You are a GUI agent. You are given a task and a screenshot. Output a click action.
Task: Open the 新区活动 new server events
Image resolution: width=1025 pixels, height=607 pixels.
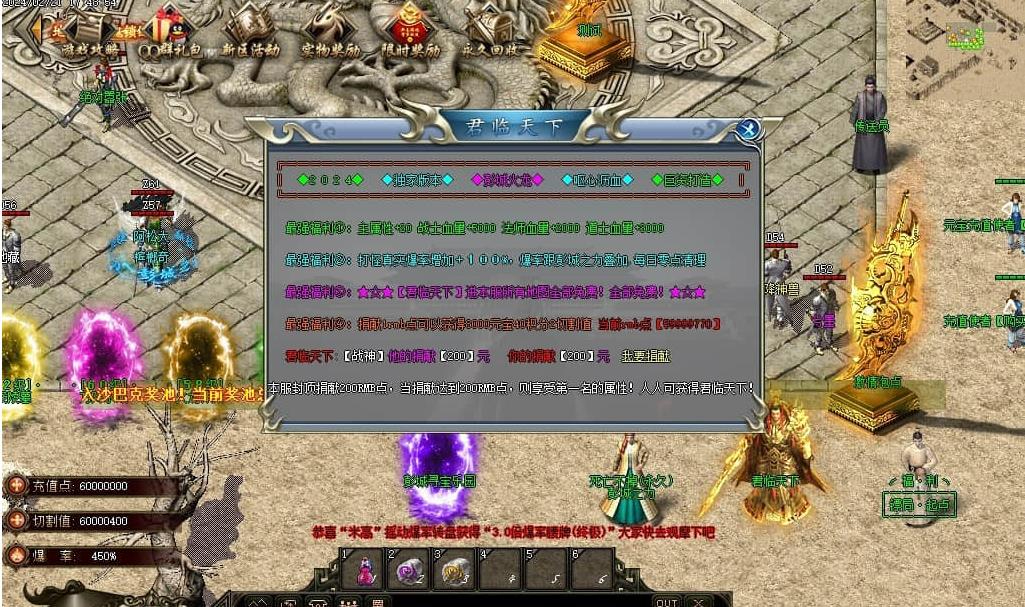click(x=249, y=31)
